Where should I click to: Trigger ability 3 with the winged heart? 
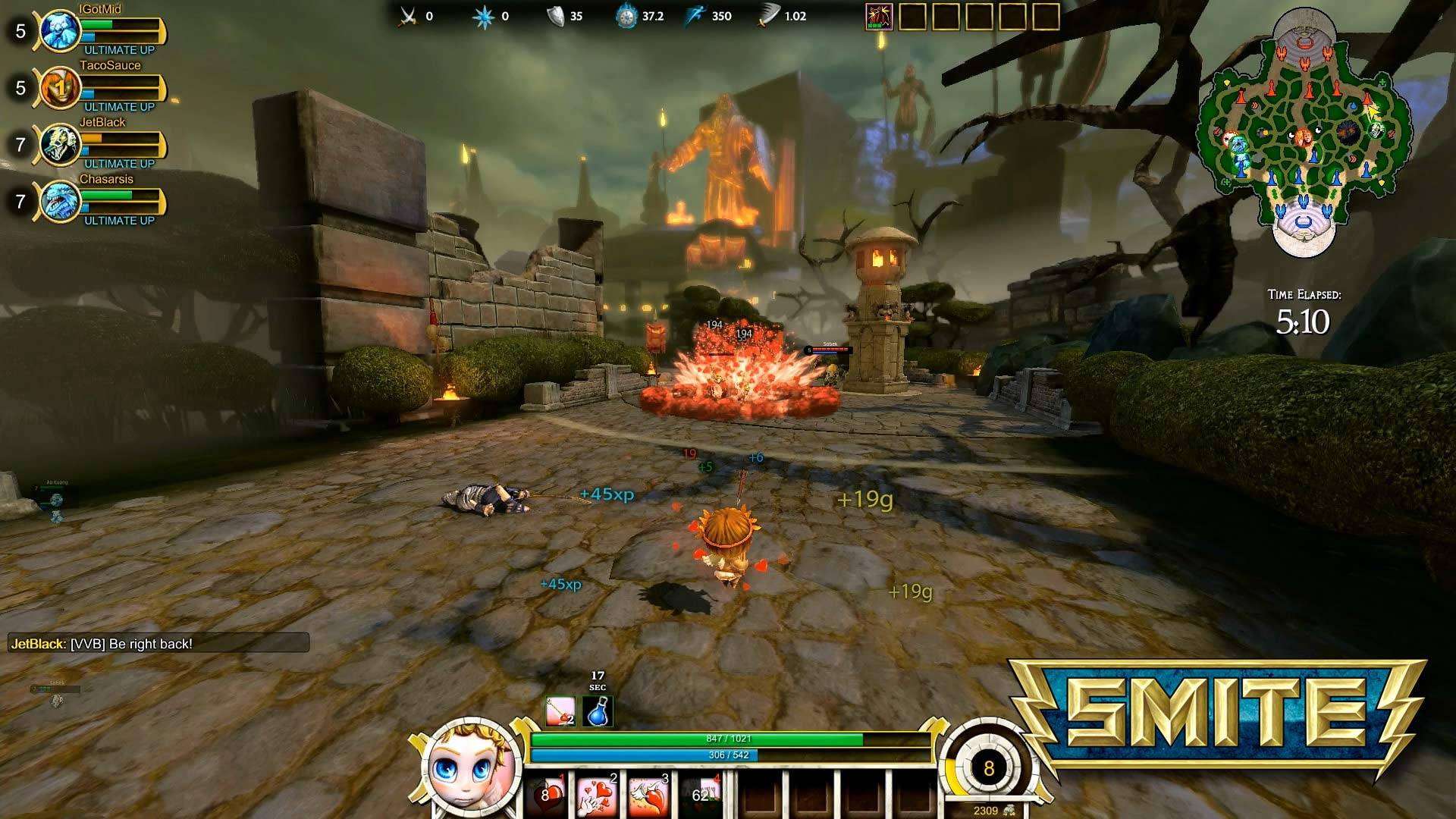(648, 796)
